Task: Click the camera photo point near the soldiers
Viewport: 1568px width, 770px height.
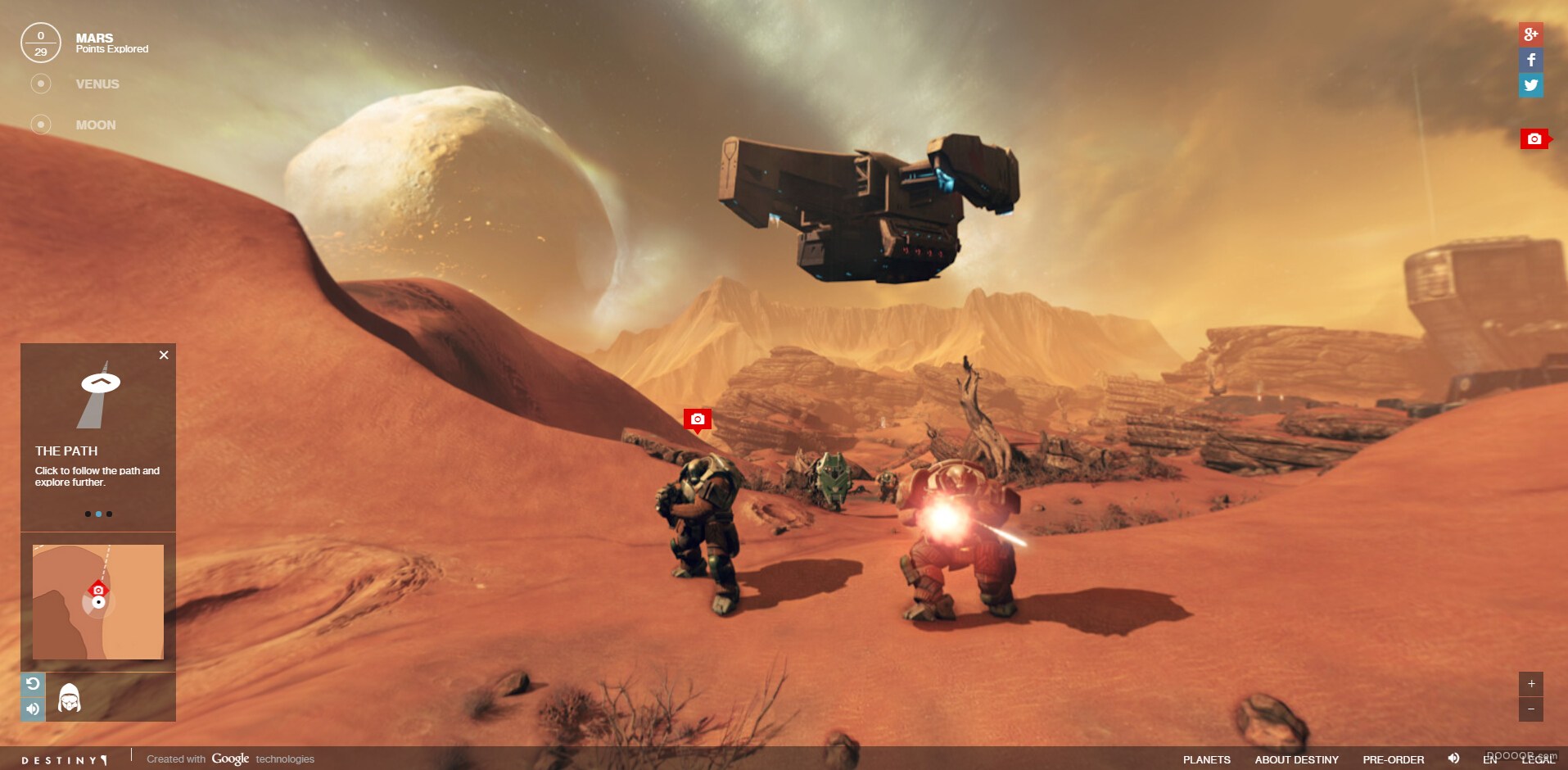Action: (696, 419)
